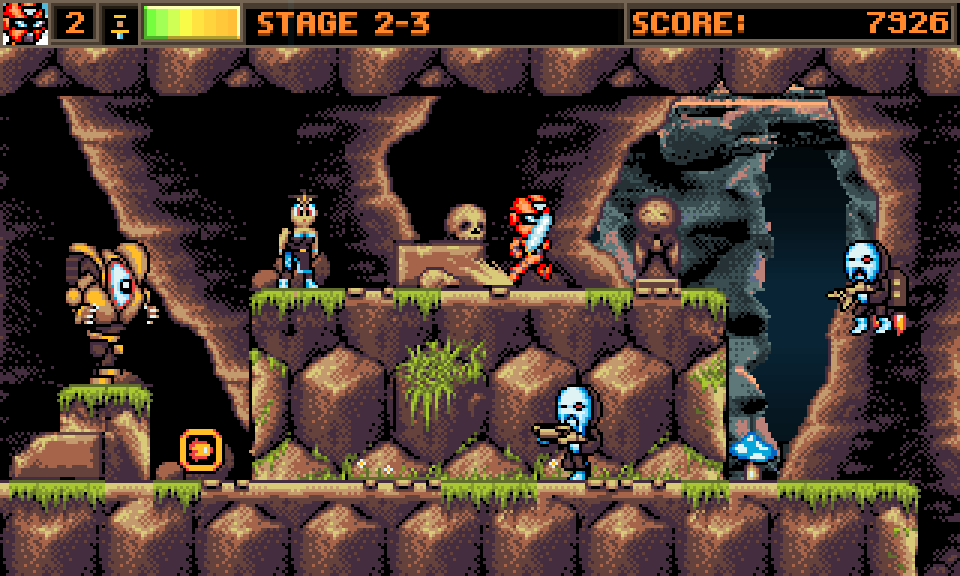This screenshot has width=960, height=576.
Task: Select the orange weapon icon slot
Action: [x=120, y=23]
